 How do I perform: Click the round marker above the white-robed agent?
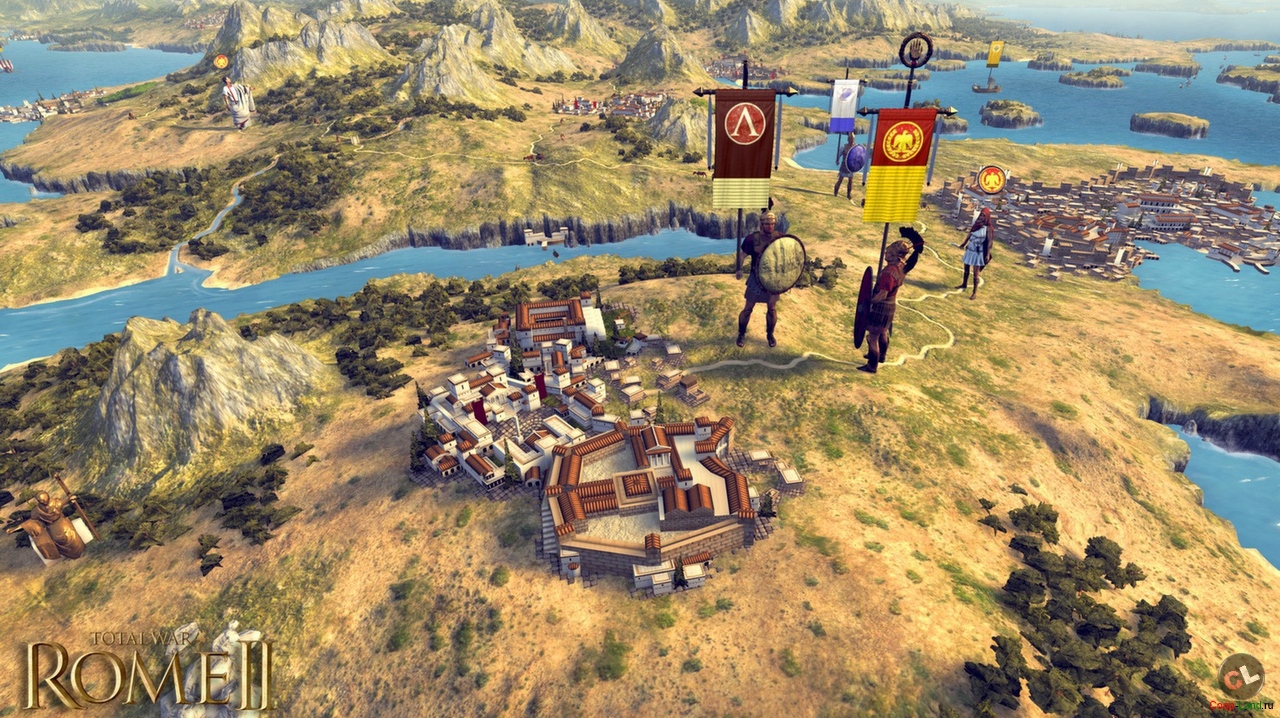tap(221, 61)
